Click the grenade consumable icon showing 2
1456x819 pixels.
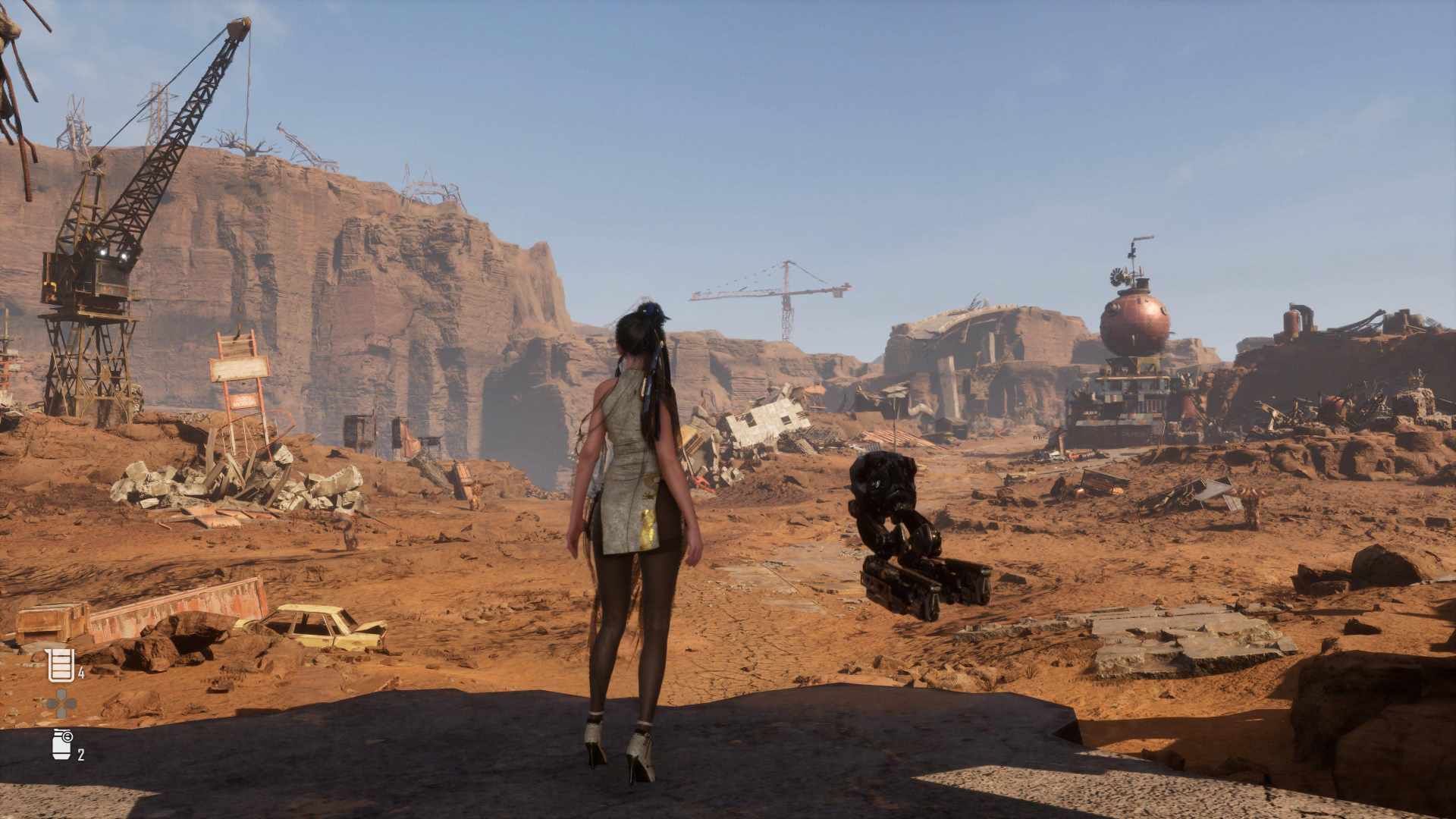tap(61, 745)
